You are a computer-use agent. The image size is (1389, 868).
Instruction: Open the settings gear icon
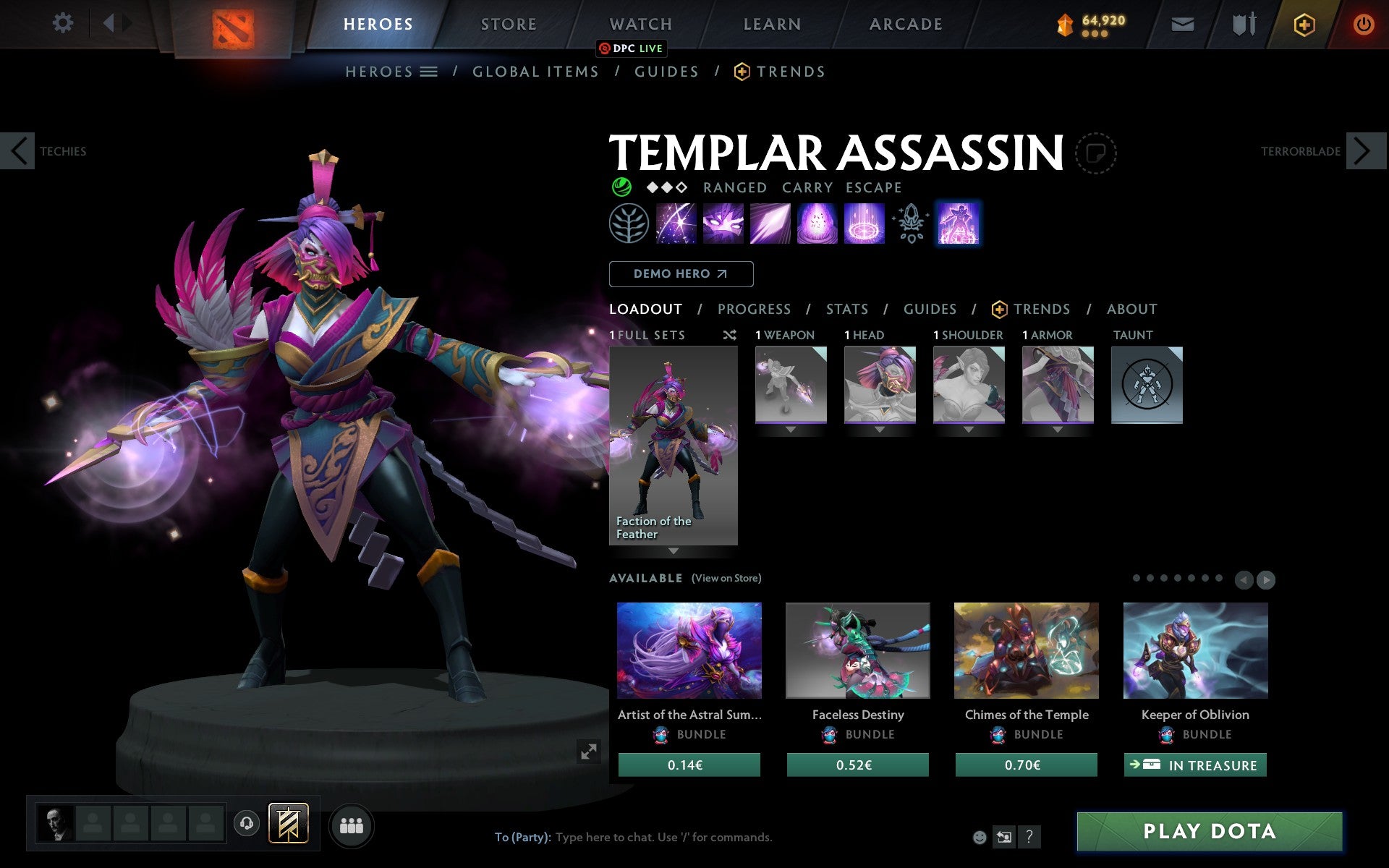tap(64, 23)
